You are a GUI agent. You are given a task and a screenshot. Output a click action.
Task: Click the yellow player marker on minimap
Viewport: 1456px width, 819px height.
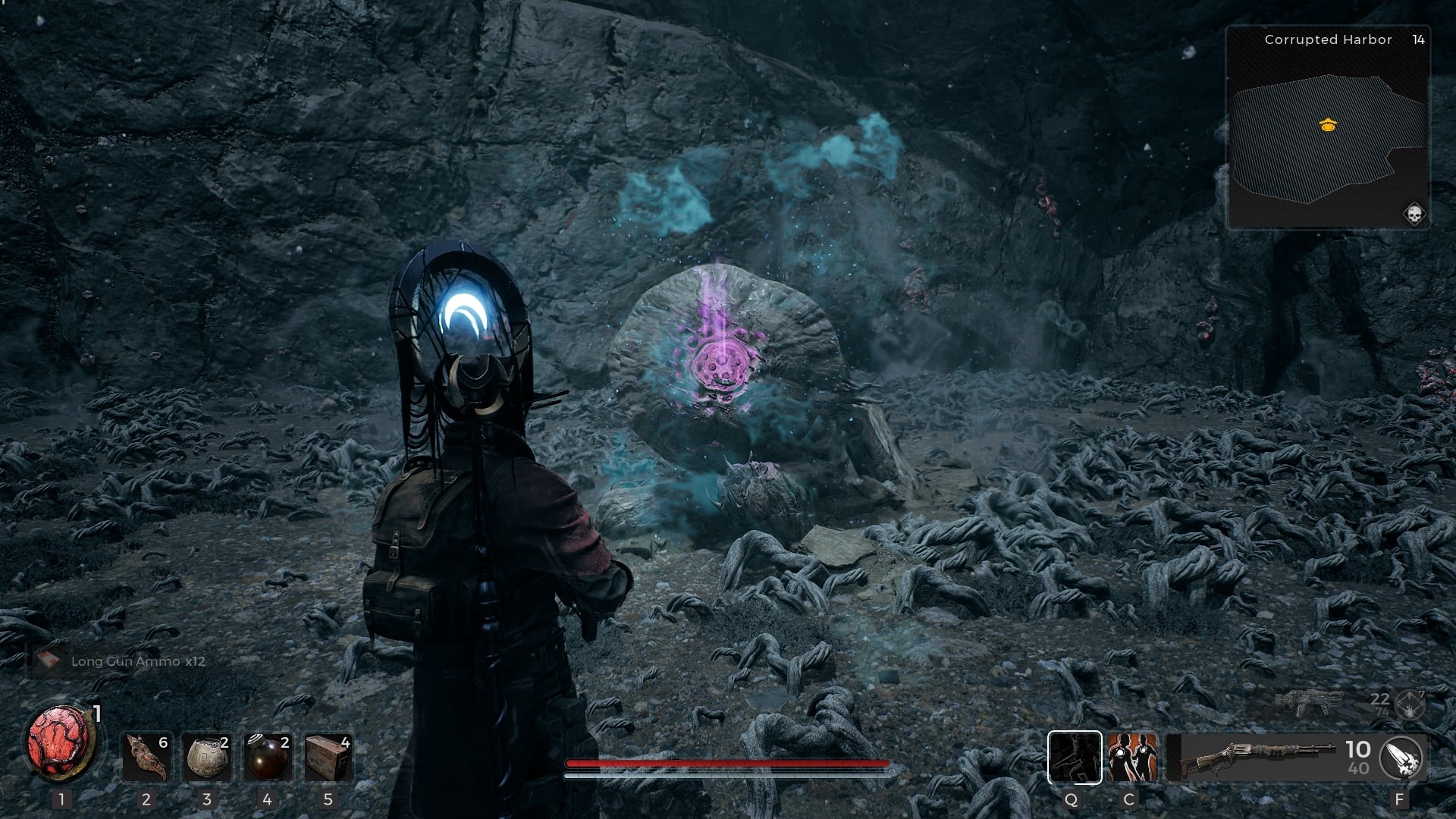pos(1327,125)
